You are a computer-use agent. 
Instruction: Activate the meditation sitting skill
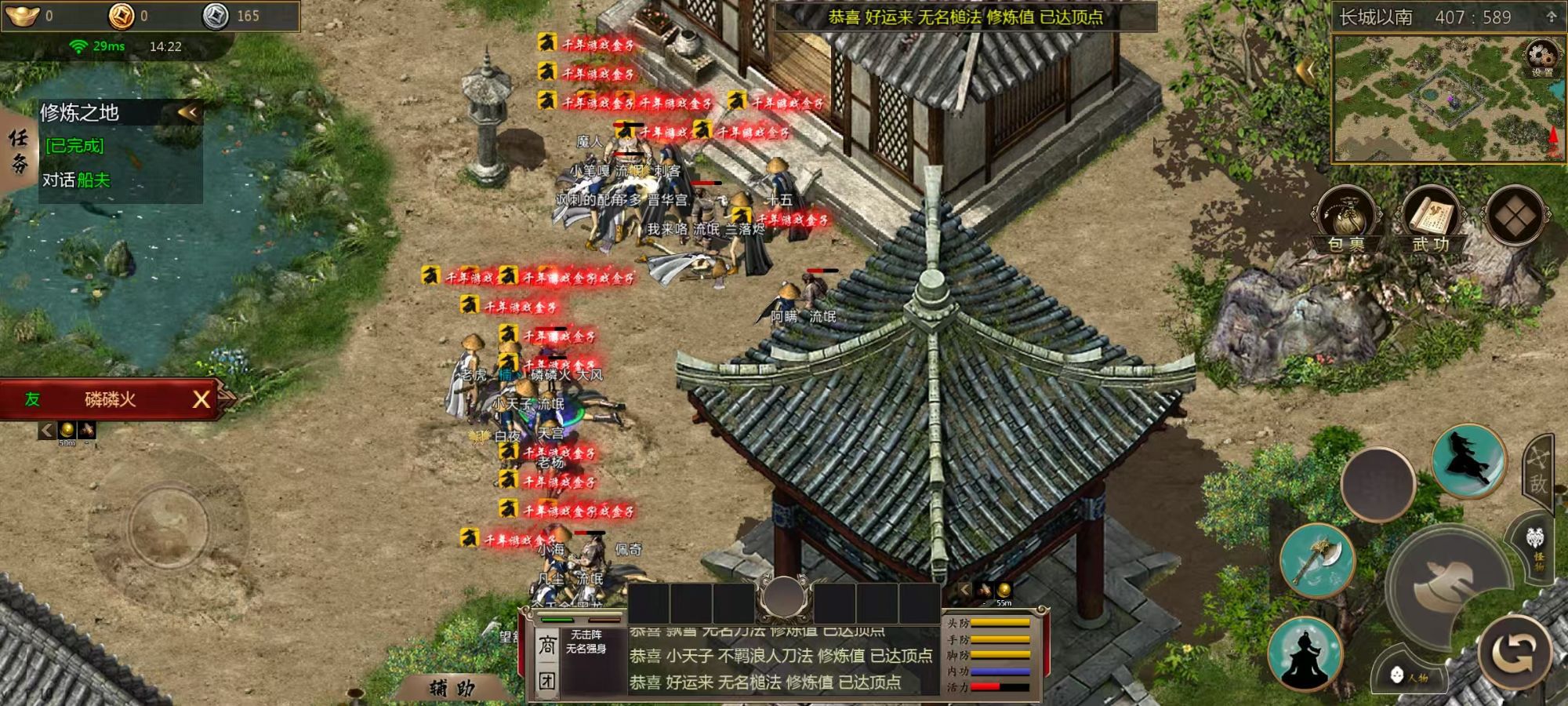(1305, 654)
